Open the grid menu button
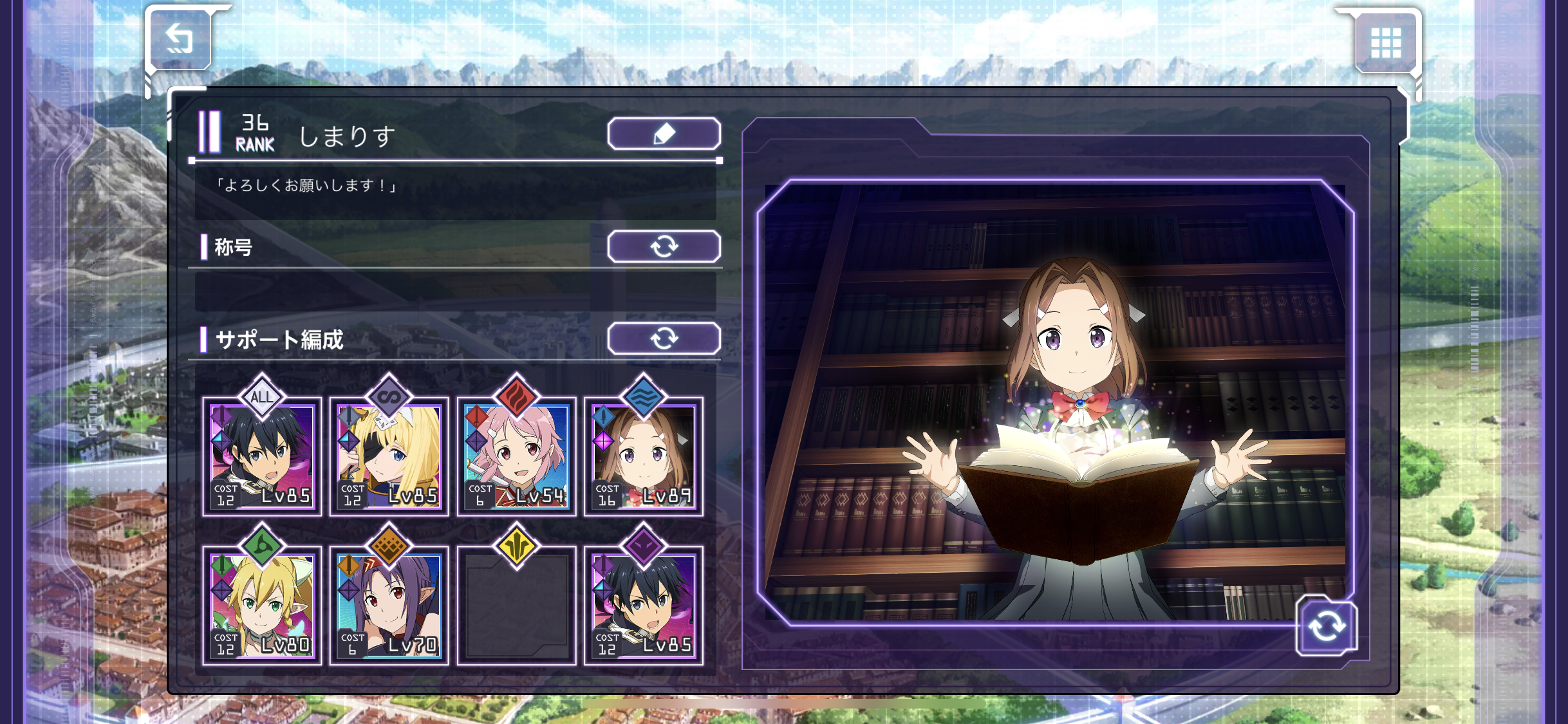Image resolution: width=1568 pixels, height=724 pixels. point(1385,42)
